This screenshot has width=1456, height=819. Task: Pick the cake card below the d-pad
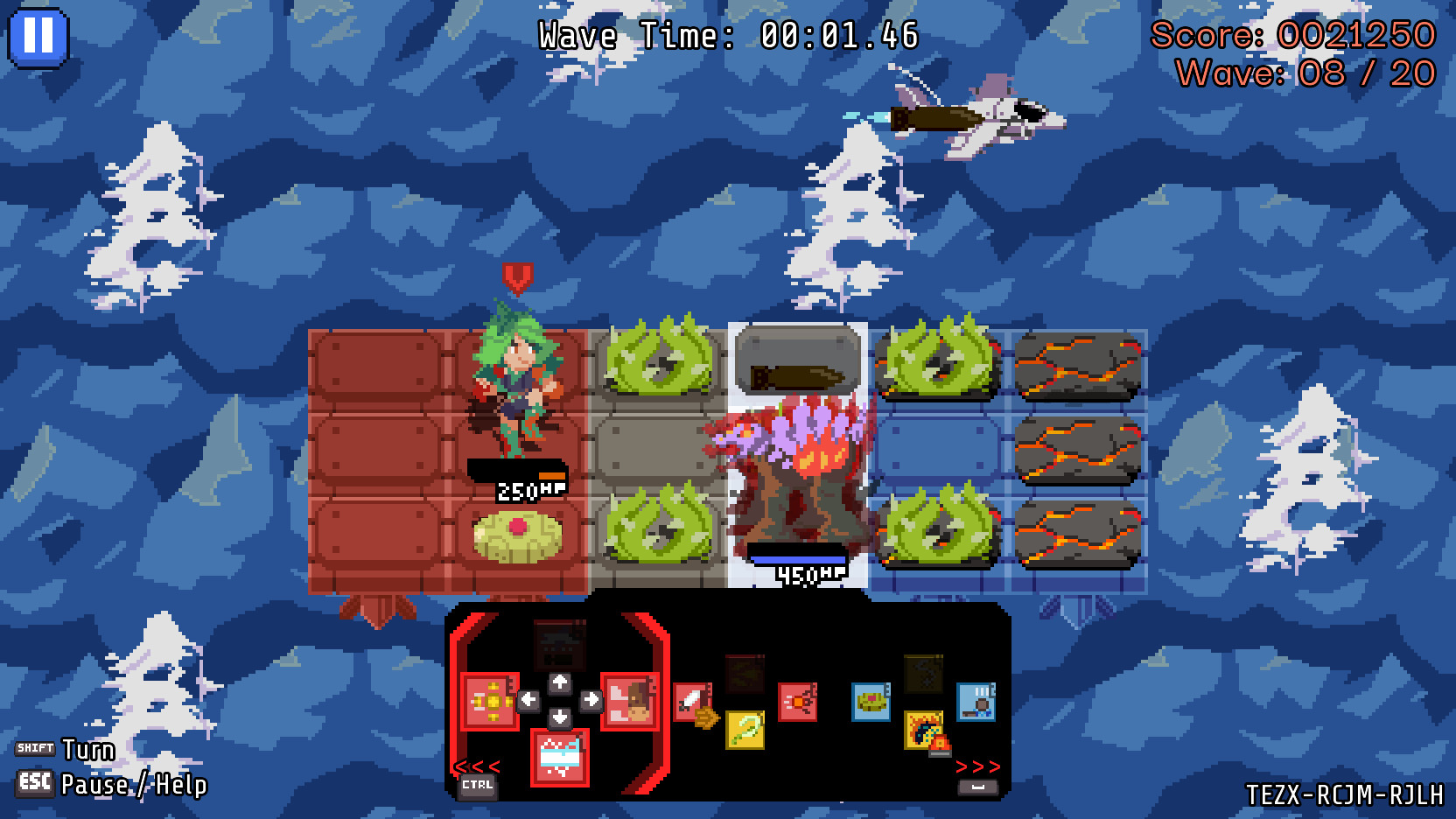pyautogui.click(x=559, y=756)
